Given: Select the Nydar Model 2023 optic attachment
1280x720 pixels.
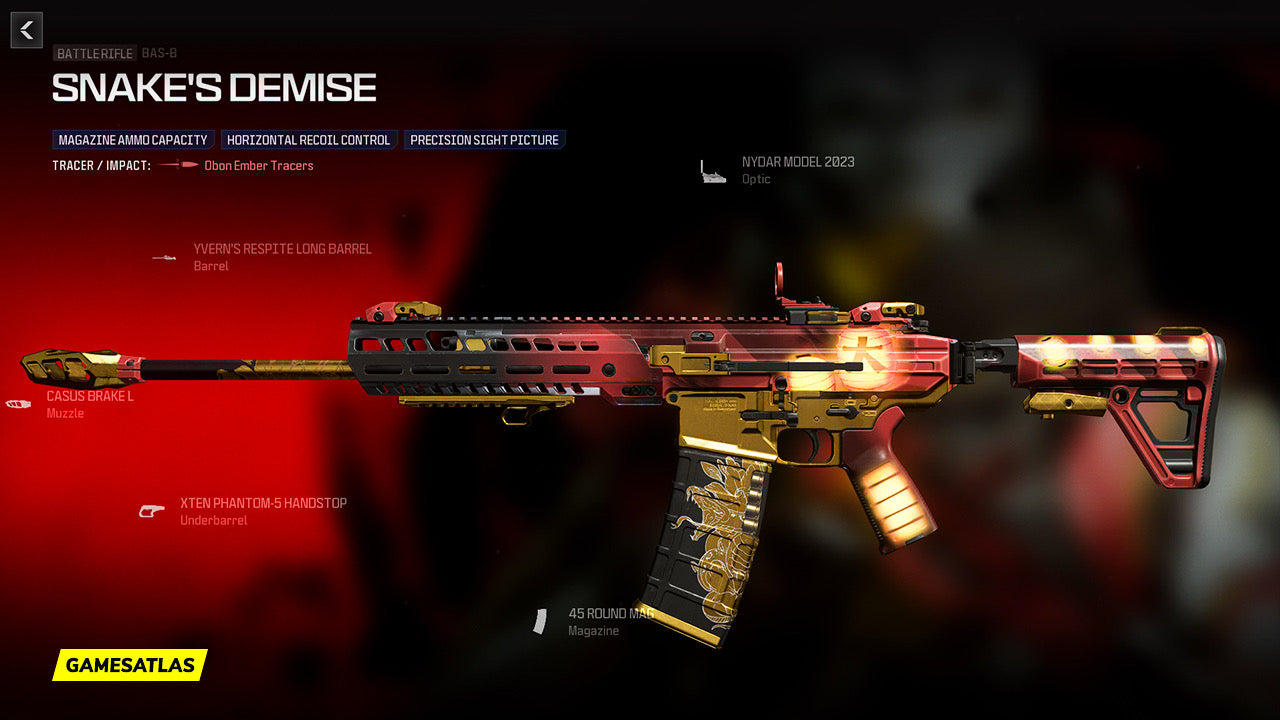Looking at the screenshot, I should click(797, 162).
